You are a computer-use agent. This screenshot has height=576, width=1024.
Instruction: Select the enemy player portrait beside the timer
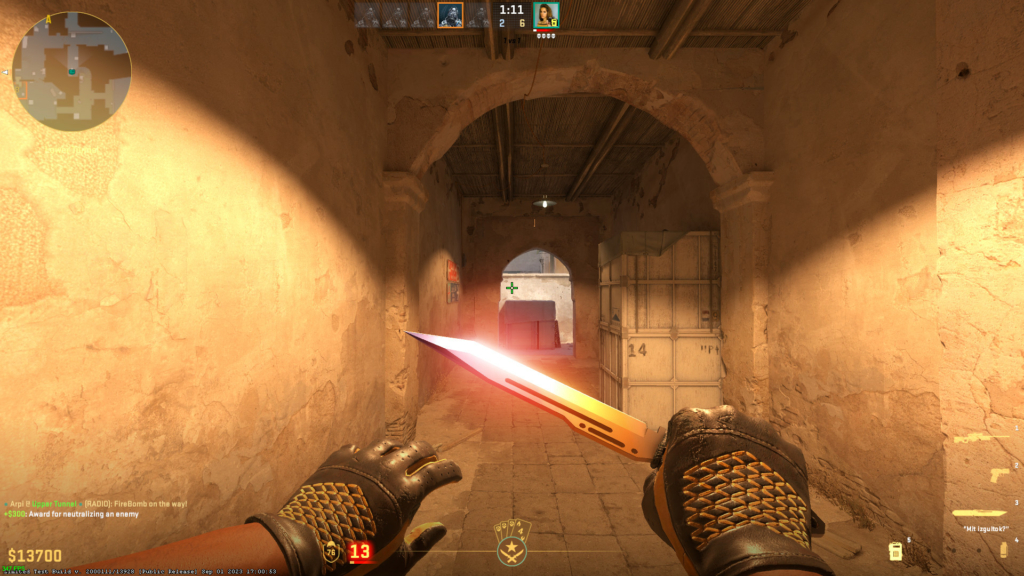pyautogui.click(x=546, y=15)
